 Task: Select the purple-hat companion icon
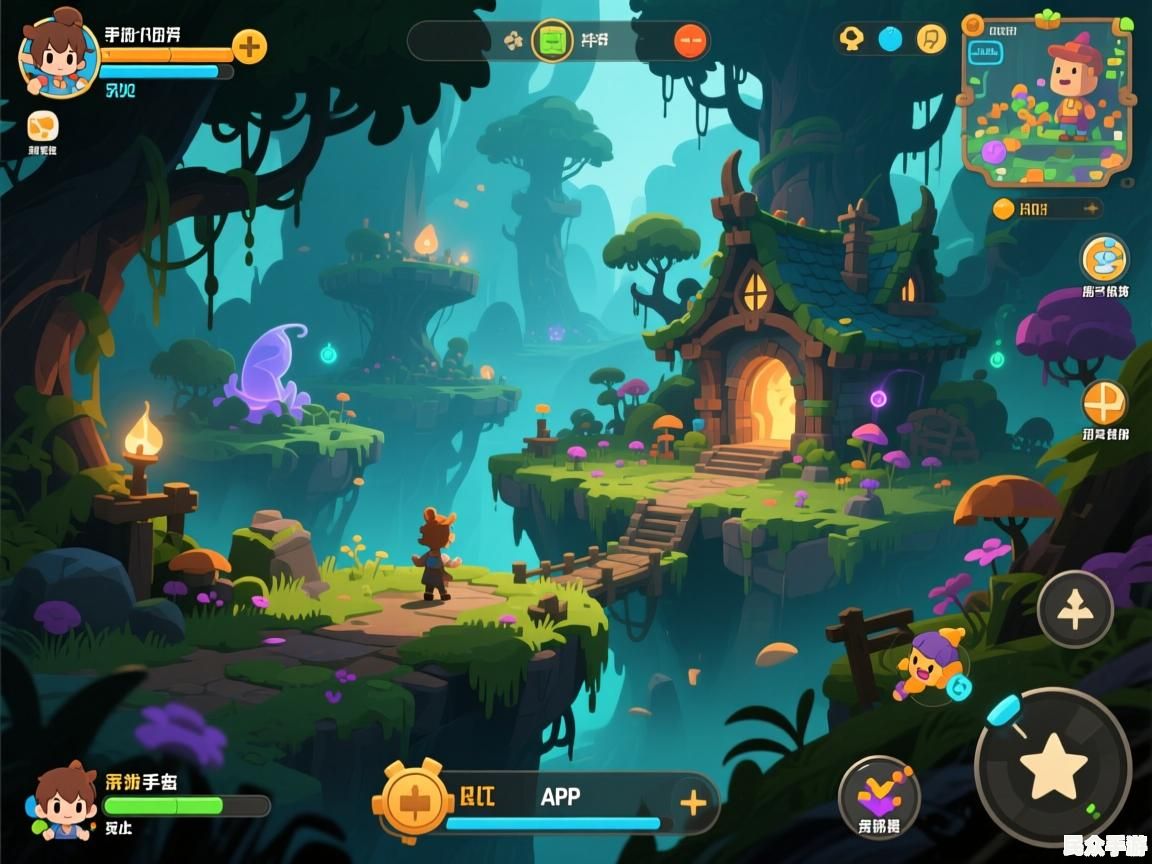(x=929, y=664)
